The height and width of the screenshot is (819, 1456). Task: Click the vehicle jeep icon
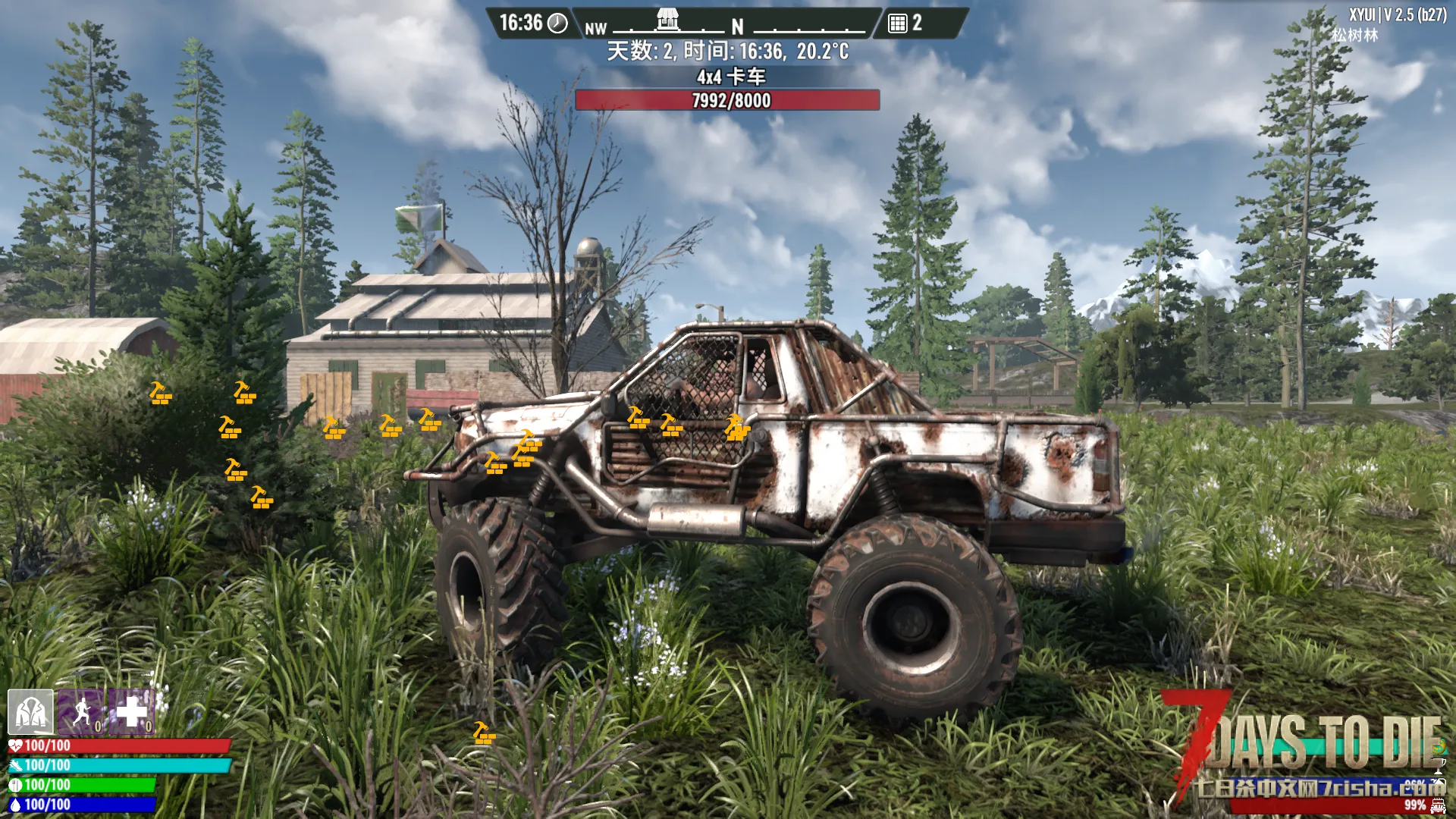(1438, 805)
